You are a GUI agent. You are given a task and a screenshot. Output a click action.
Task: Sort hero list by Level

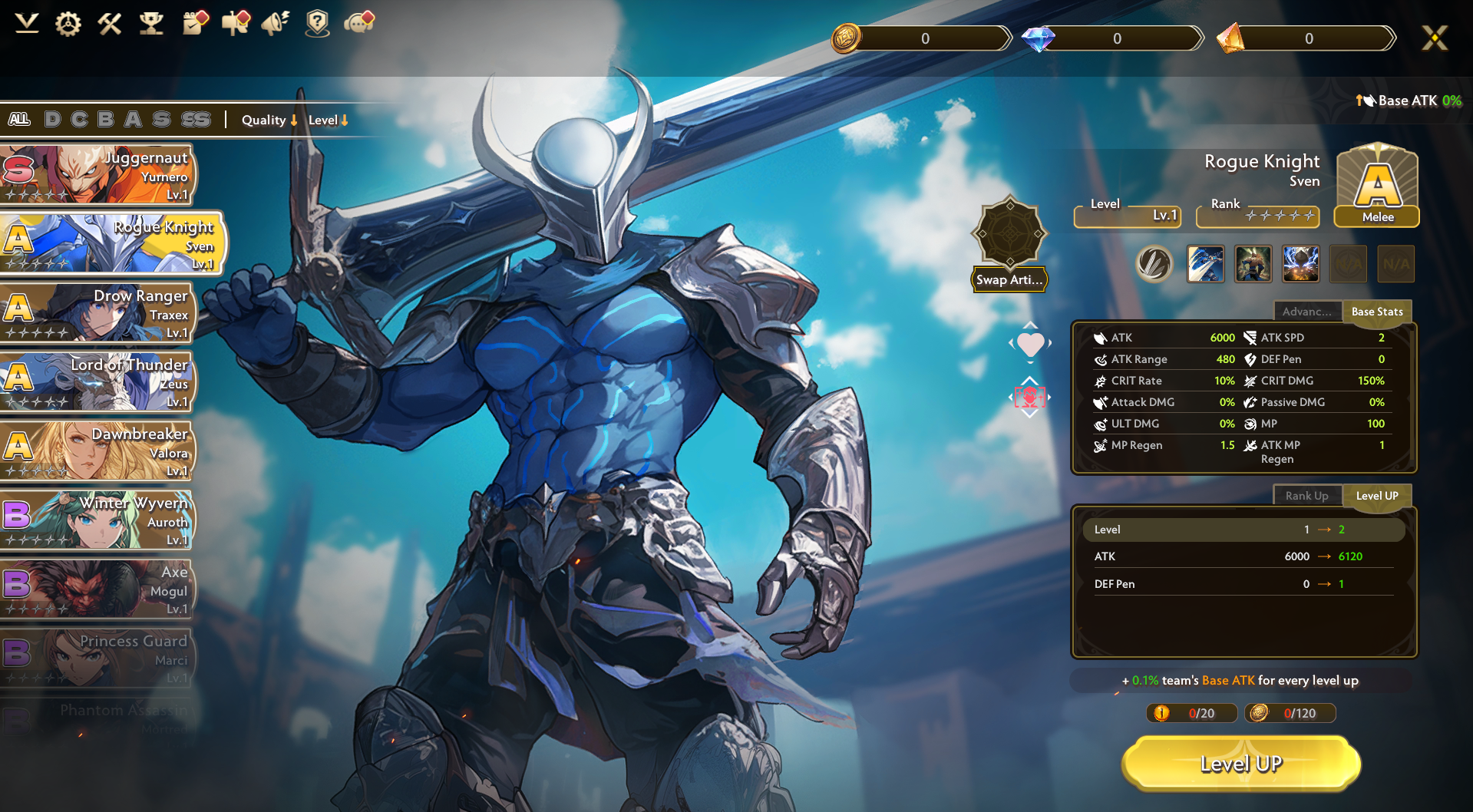point(329,120)
